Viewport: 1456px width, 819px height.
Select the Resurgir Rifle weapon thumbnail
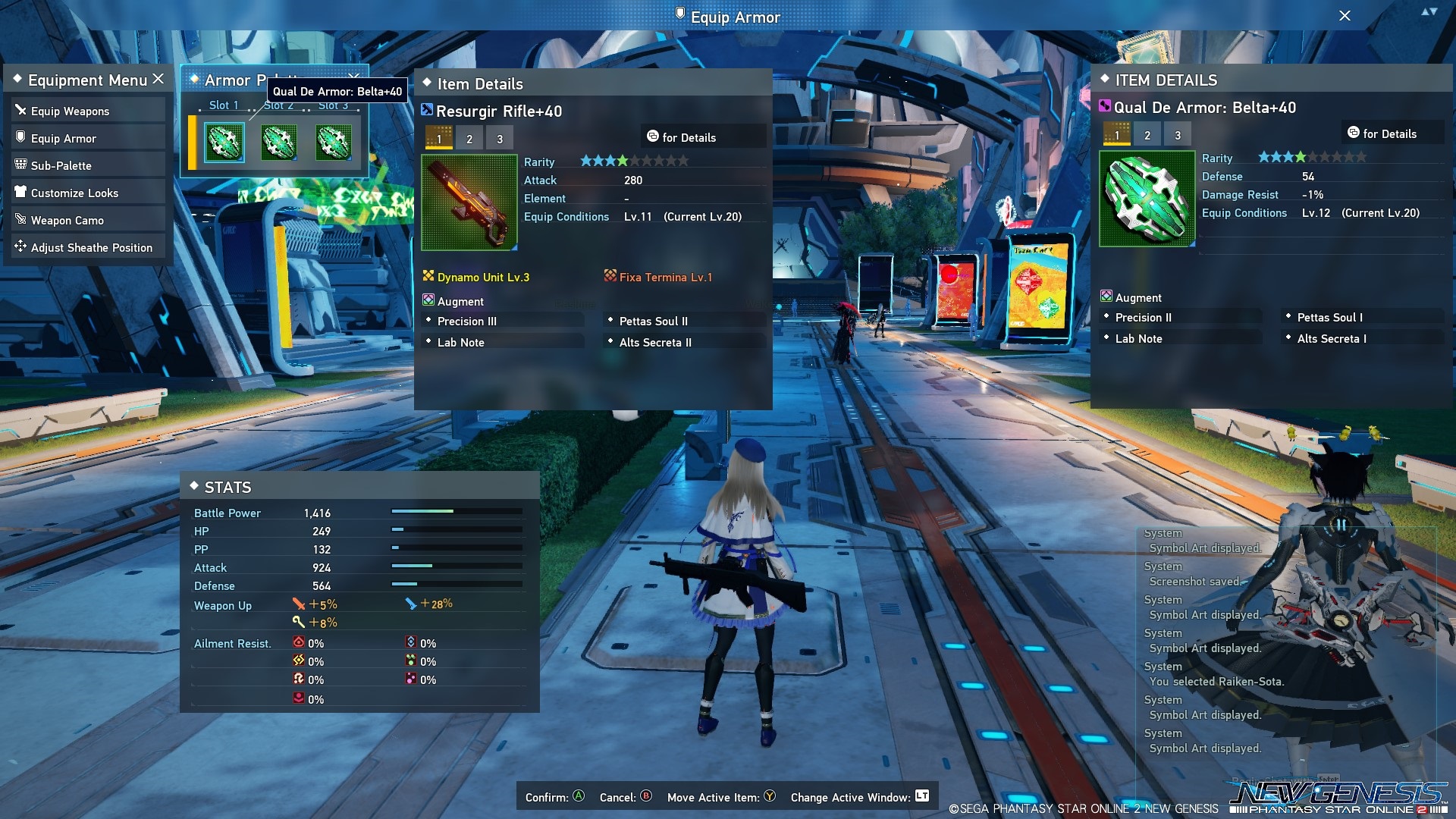coord(469,201)
